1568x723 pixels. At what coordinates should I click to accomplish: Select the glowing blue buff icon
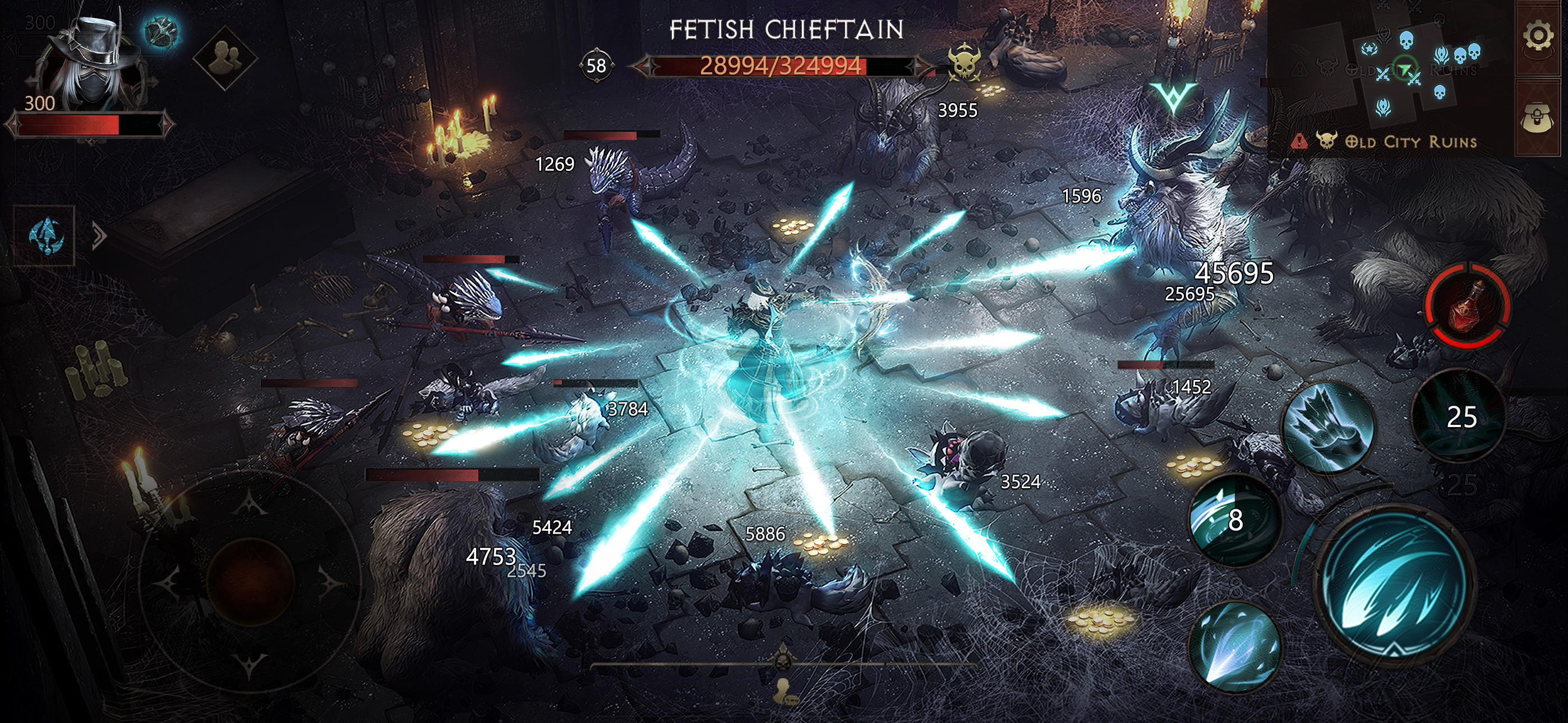[x=161, y=31]
